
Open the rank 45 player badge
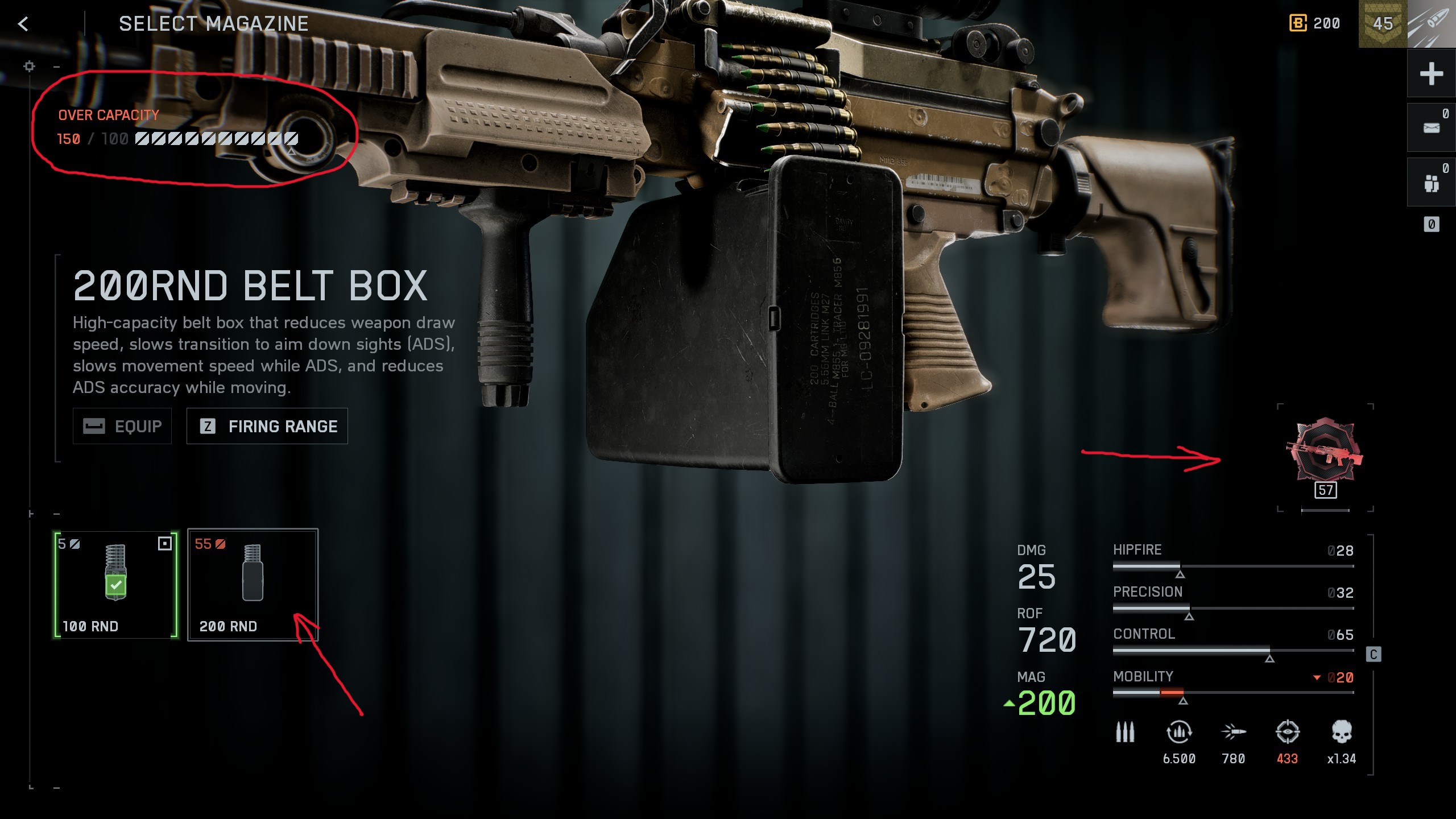pyautogui.click(x=1383, y=24)
